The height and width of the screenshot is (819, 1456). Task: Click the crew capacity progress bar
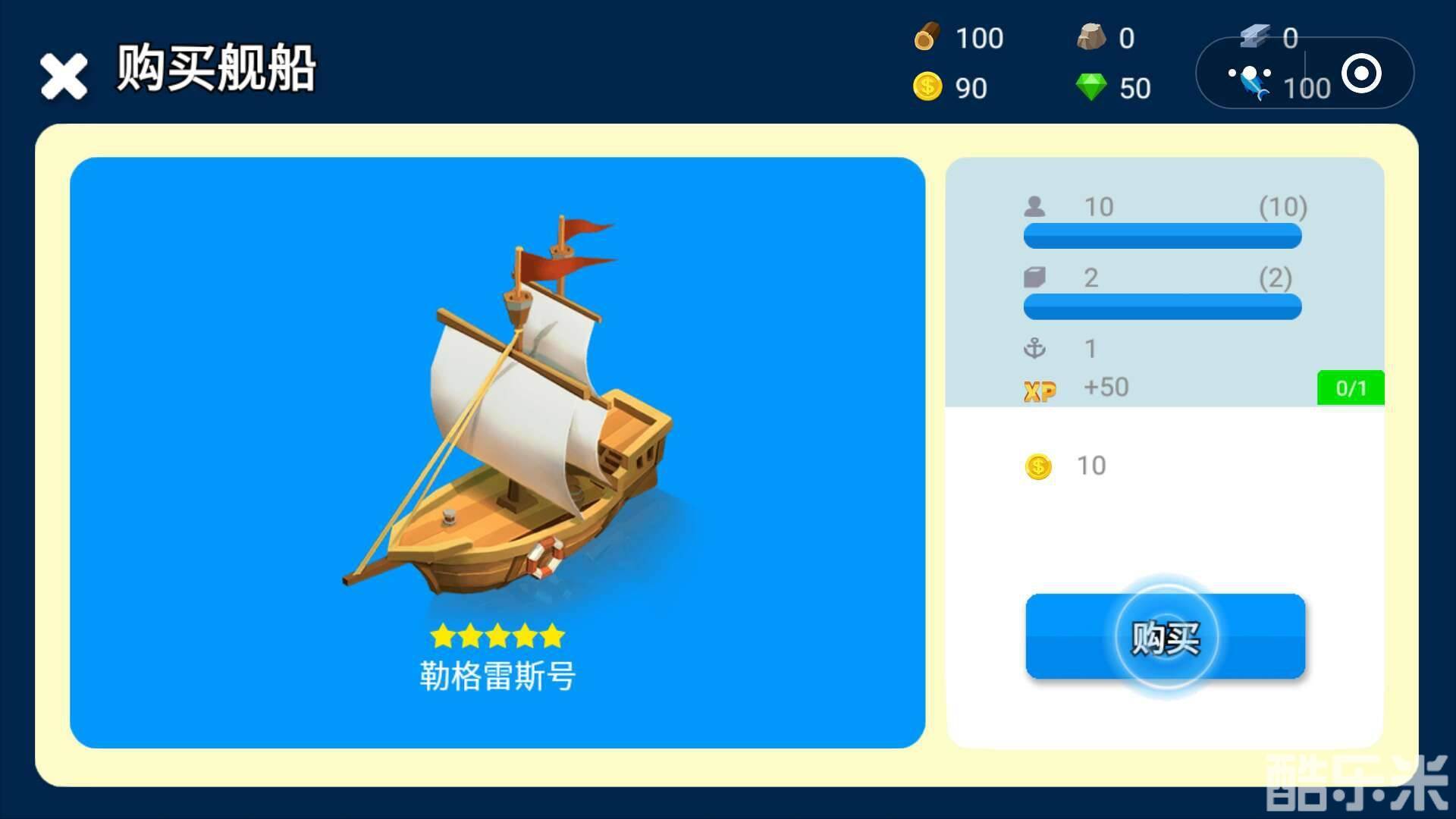(1163, 236)
